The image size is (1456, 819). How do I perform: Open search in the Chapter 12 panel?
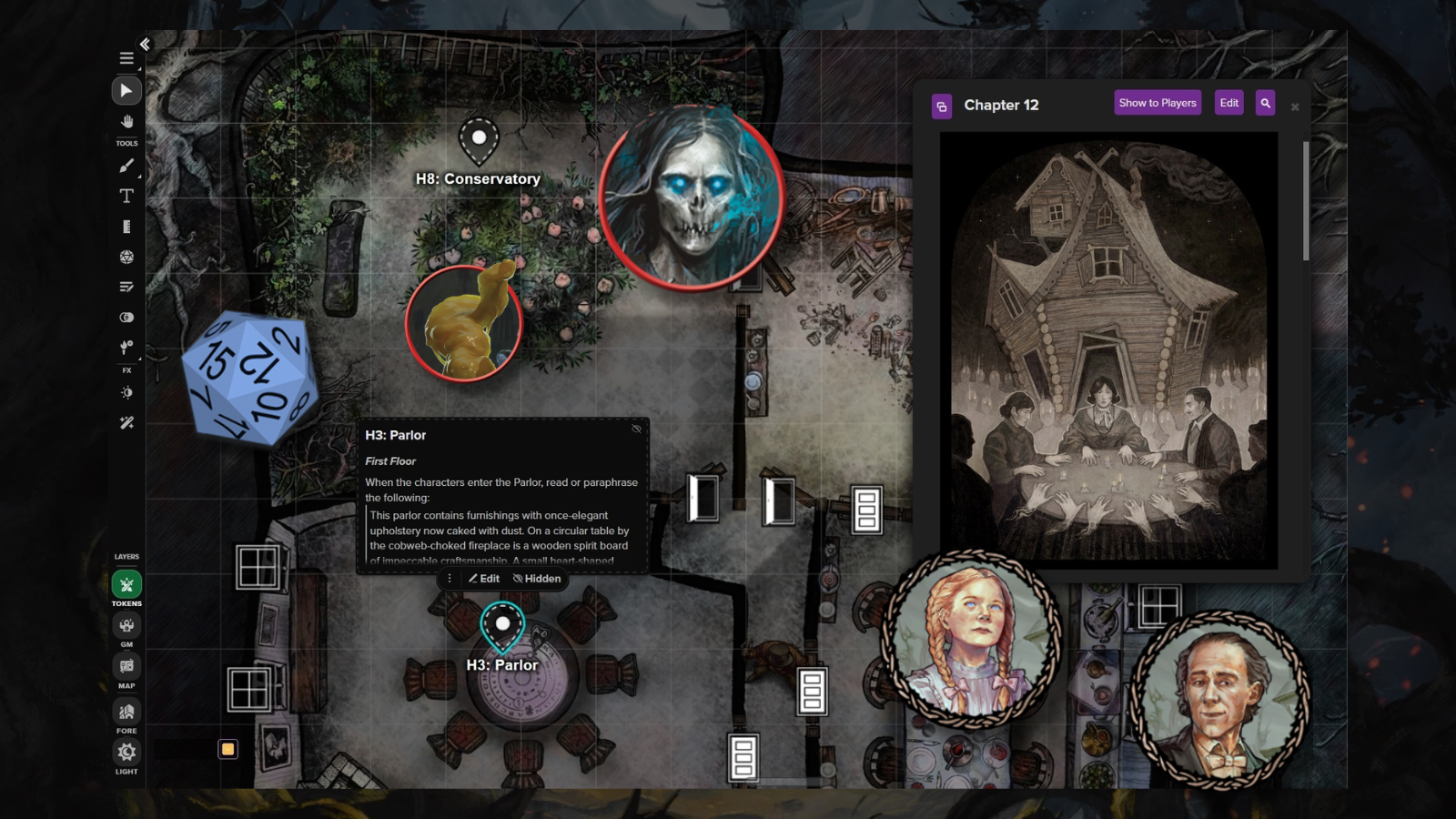tap(1265, 104)
